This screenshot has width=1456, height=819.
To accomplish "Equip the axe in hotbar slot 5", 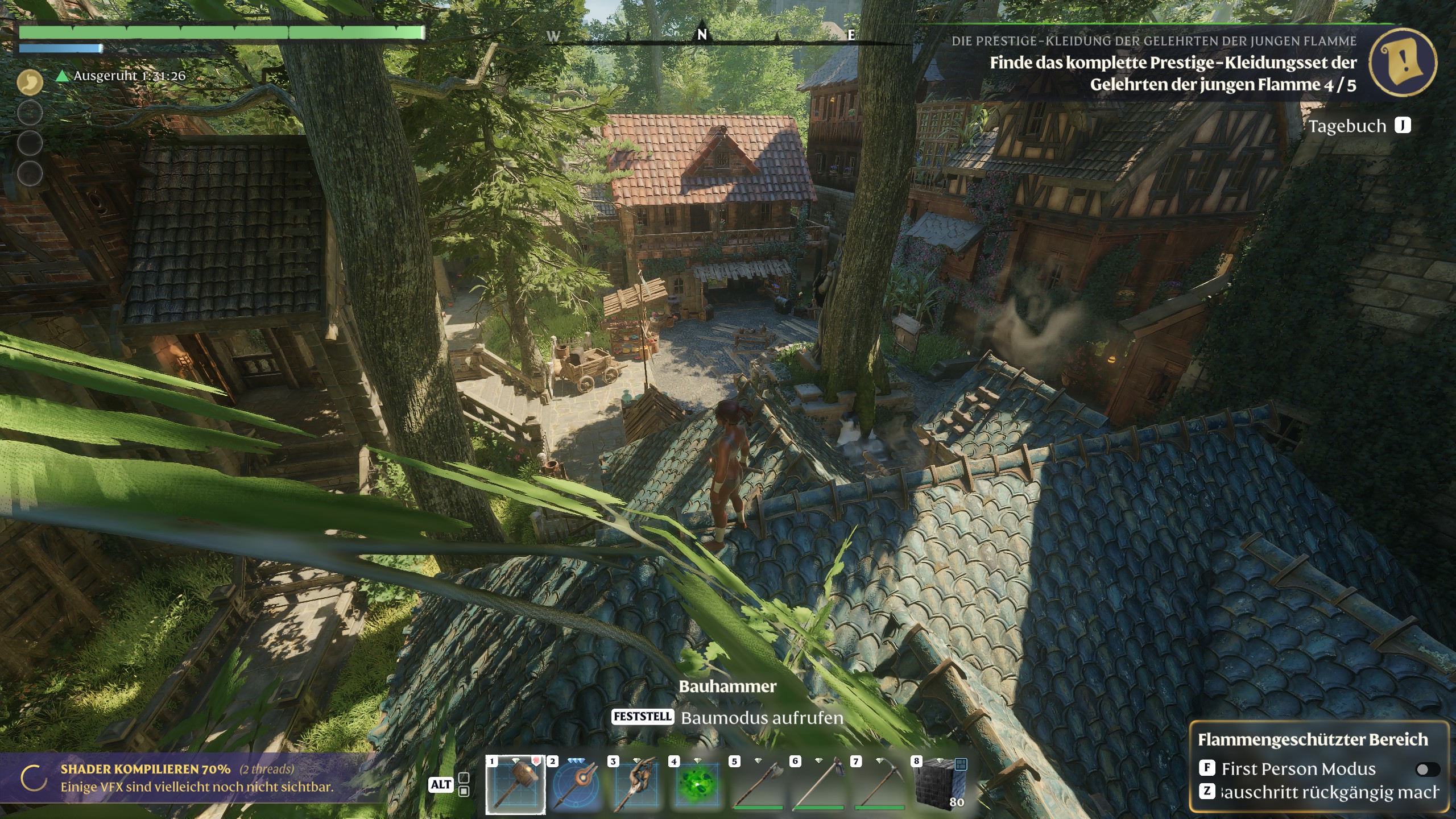I will [x=759, y=785].
